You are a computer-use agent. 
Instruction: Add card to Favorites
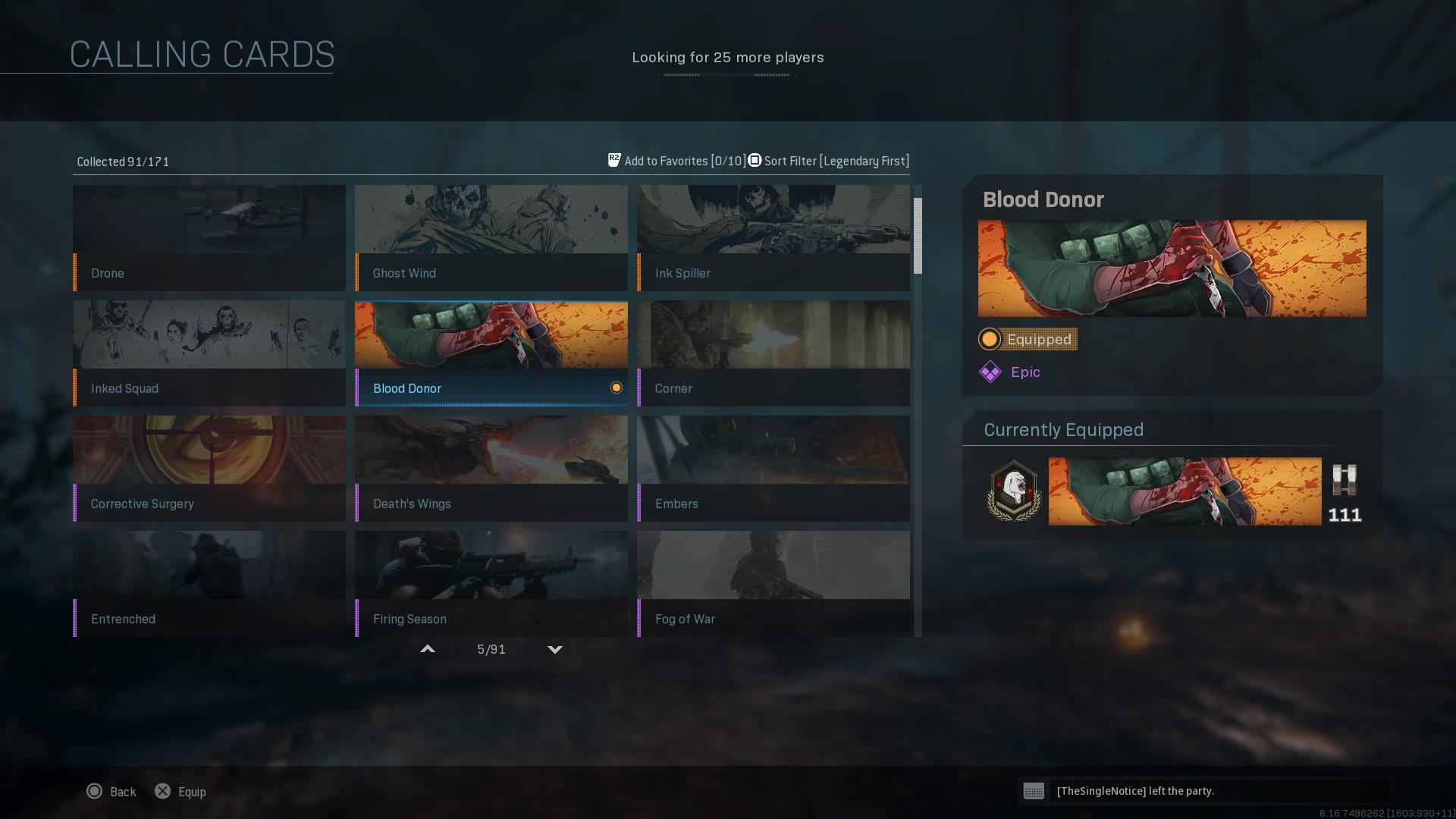pos(676,161)
